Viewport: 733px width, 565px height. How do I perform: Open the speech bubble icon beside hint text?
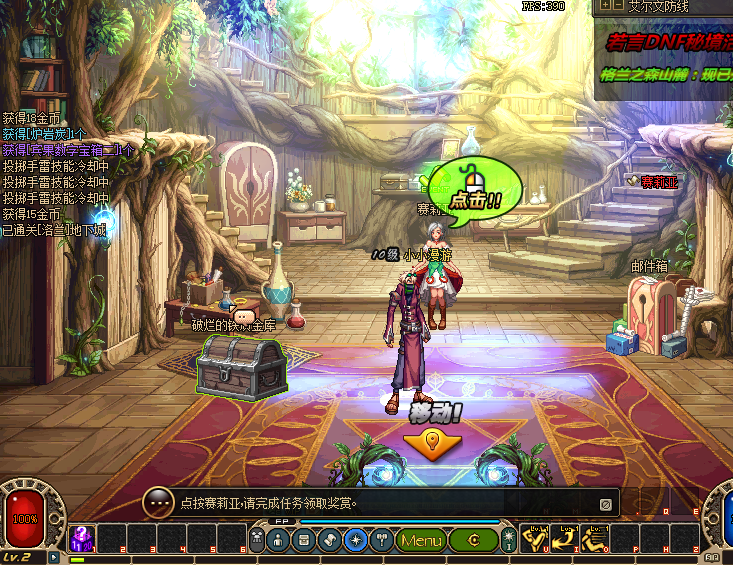click(158, 503)
